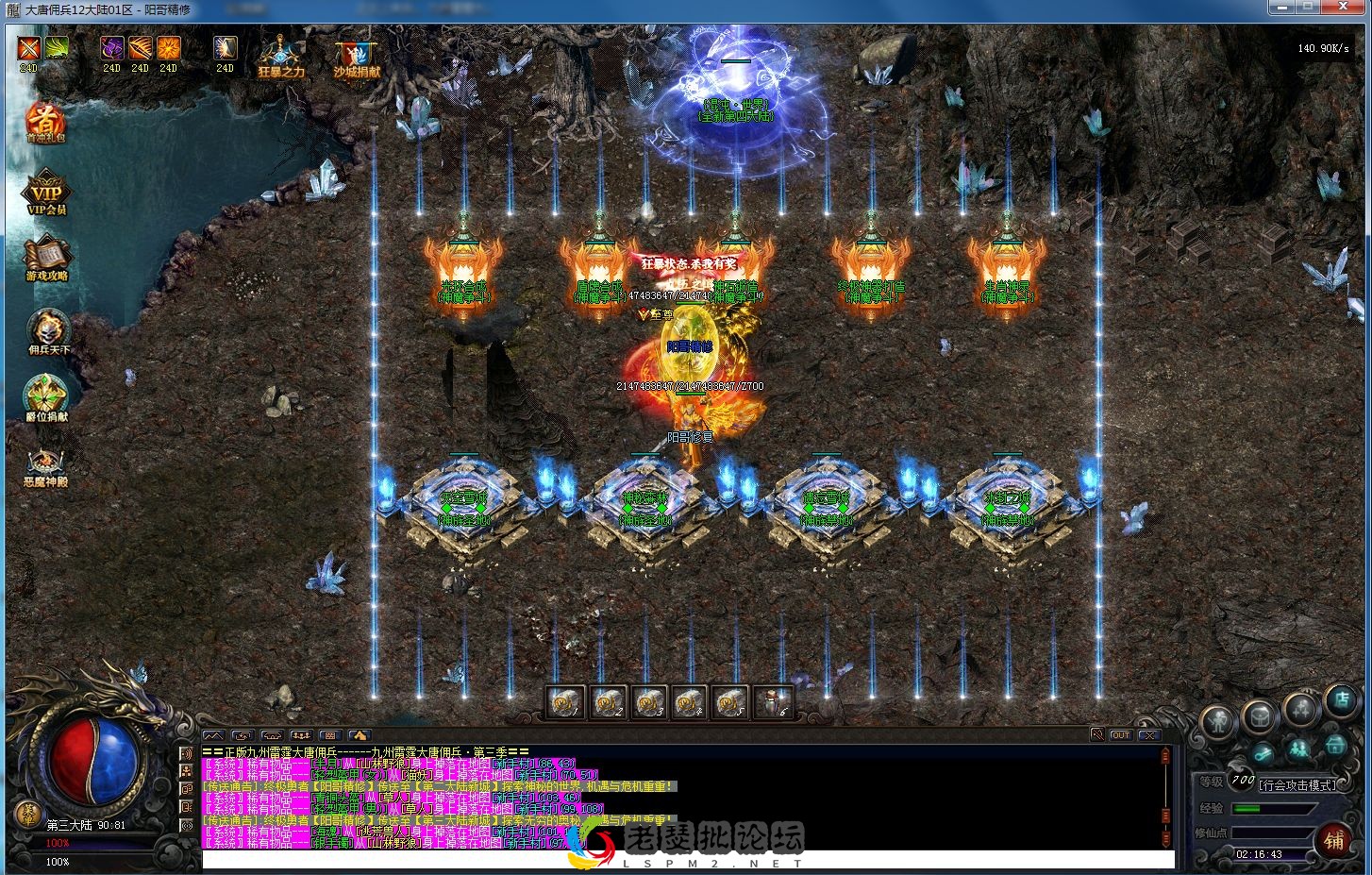The width and height of the screenshot is (1372, 875).
Task: Click the white chat input field
Action: 661,860
